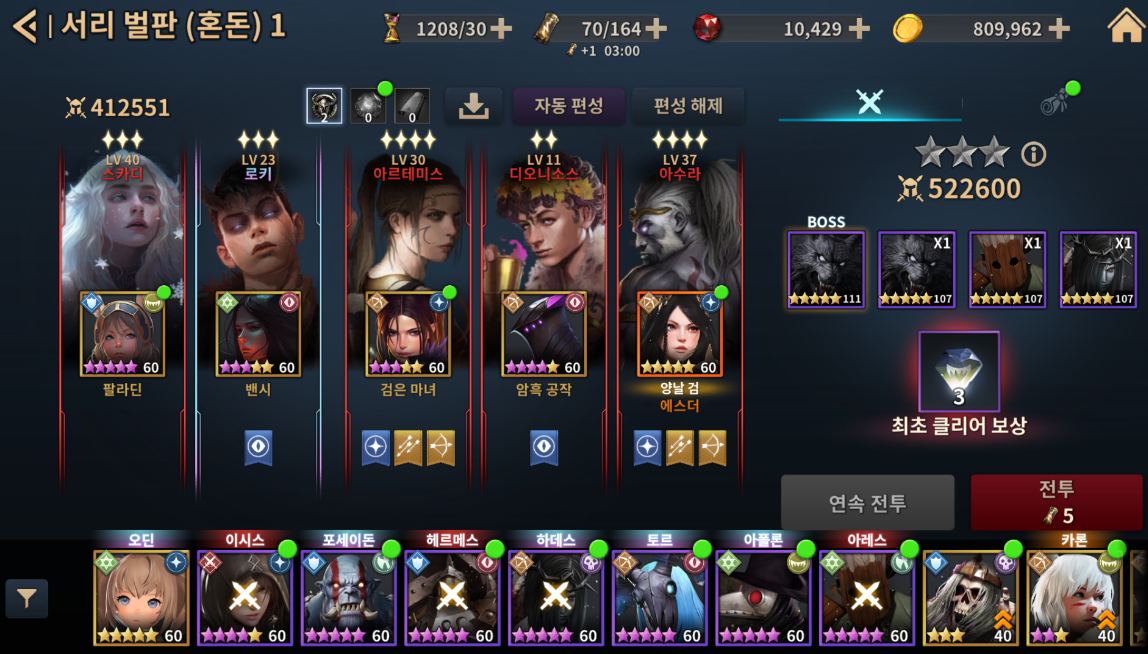Image resolution: width=1148 pixels, height=654 pixels.
Task: View the first clear reward gem
Action: coord(958,372)
